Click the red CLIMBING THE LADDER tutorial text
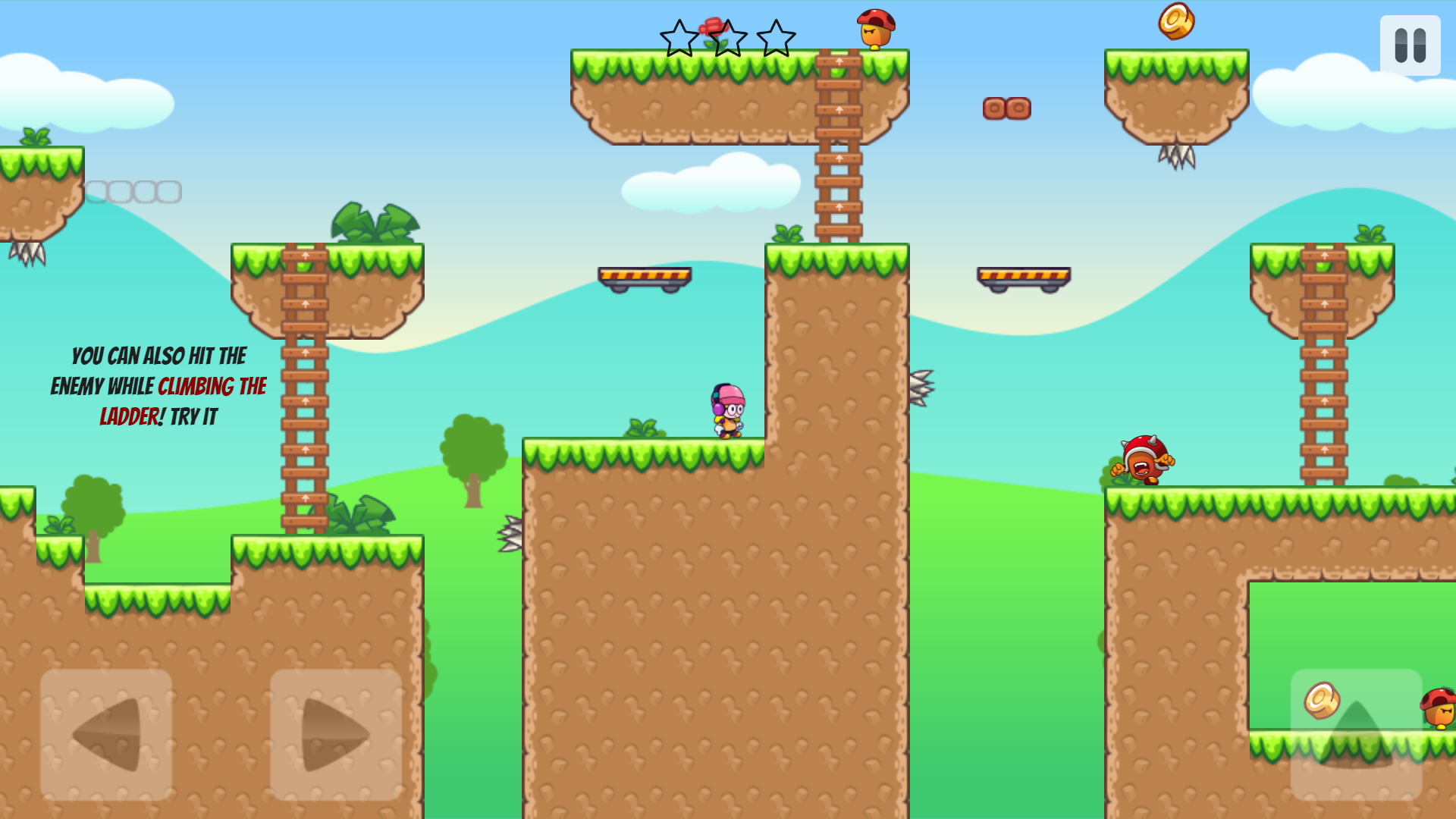1456x819 pixels. point(211,387)
